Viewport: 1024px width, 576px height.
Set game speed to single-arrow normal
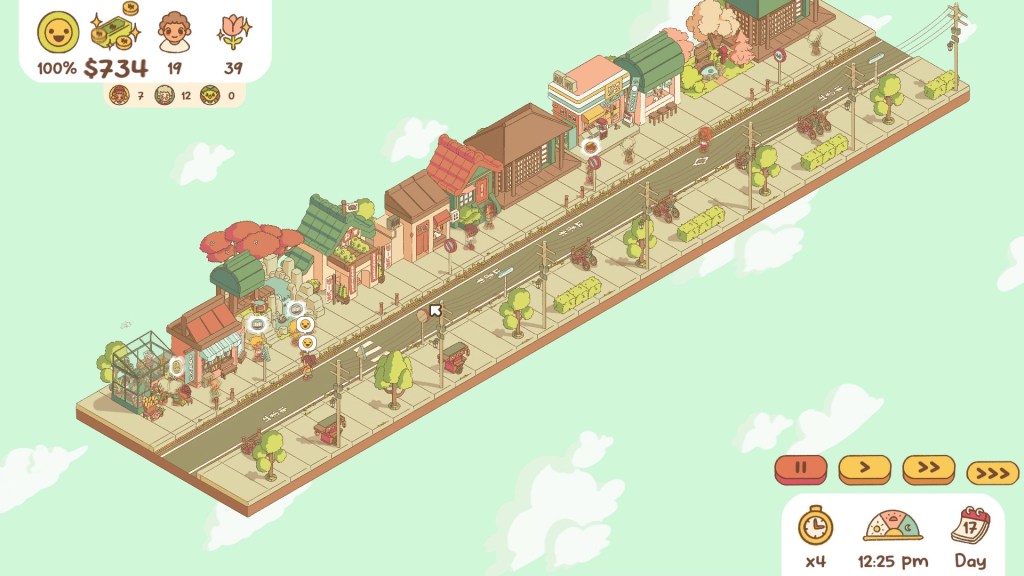click(x=865, y=468)
